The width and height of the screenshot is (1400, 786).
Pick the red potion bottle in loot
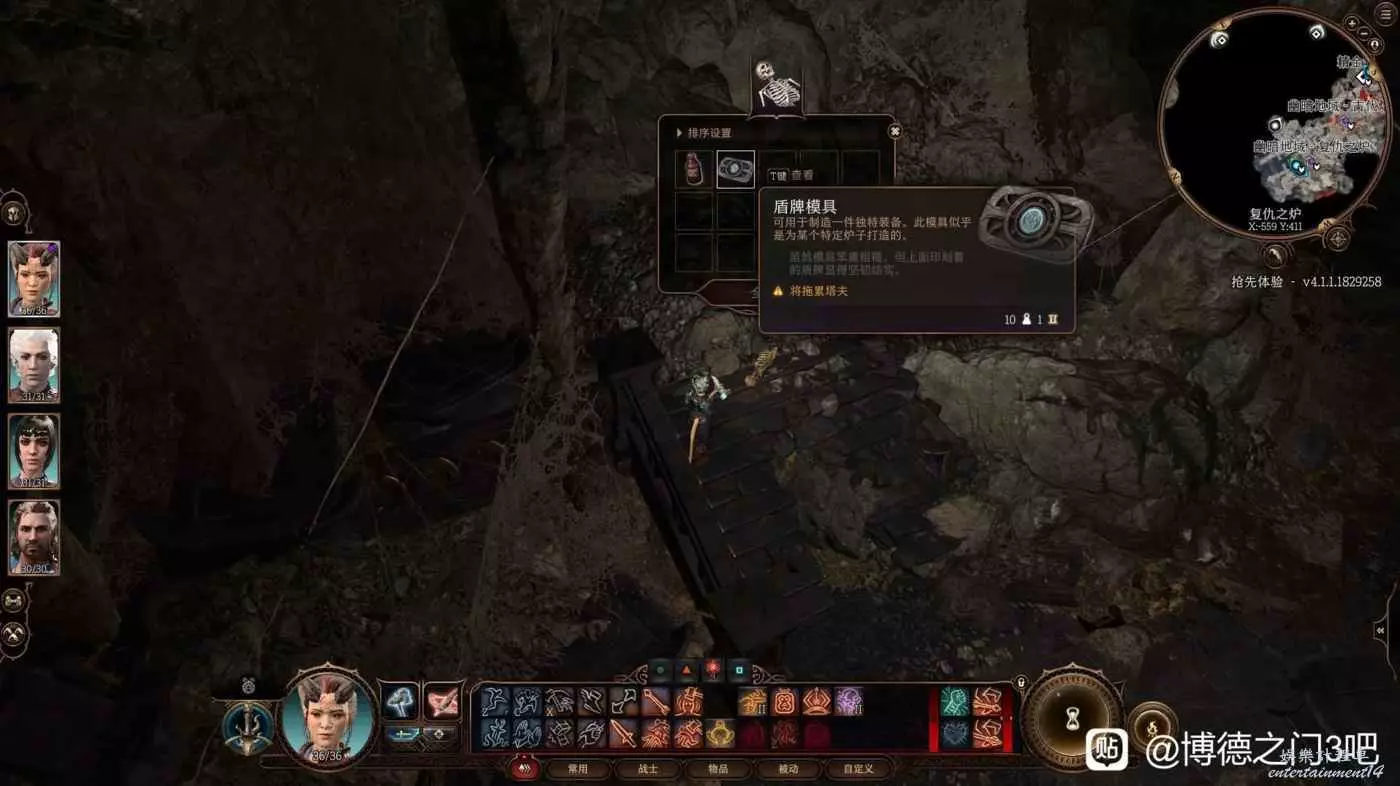tap(694, 169)
